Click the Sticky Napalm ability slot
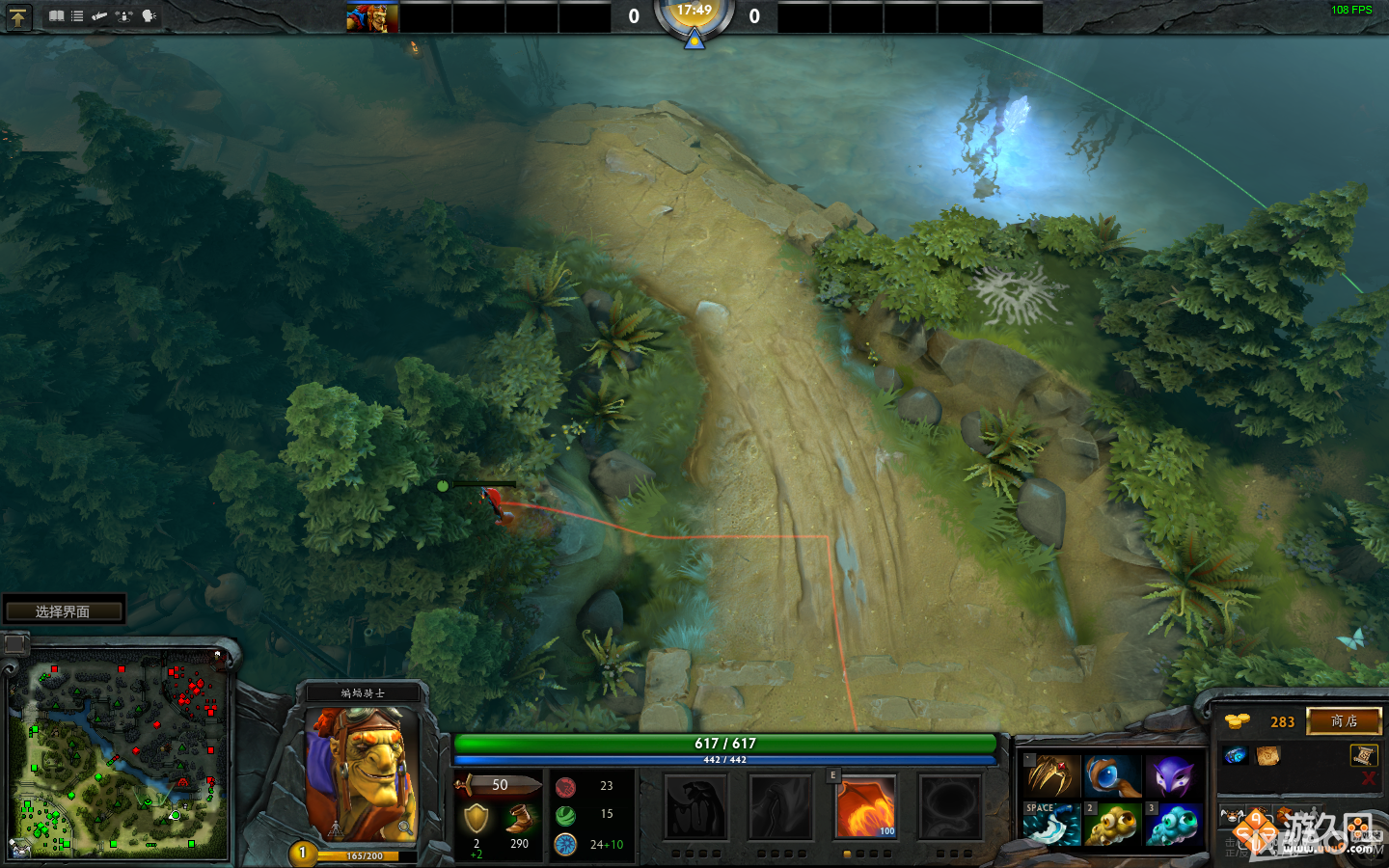1389x868 pixels. click(x=696, y=807)
